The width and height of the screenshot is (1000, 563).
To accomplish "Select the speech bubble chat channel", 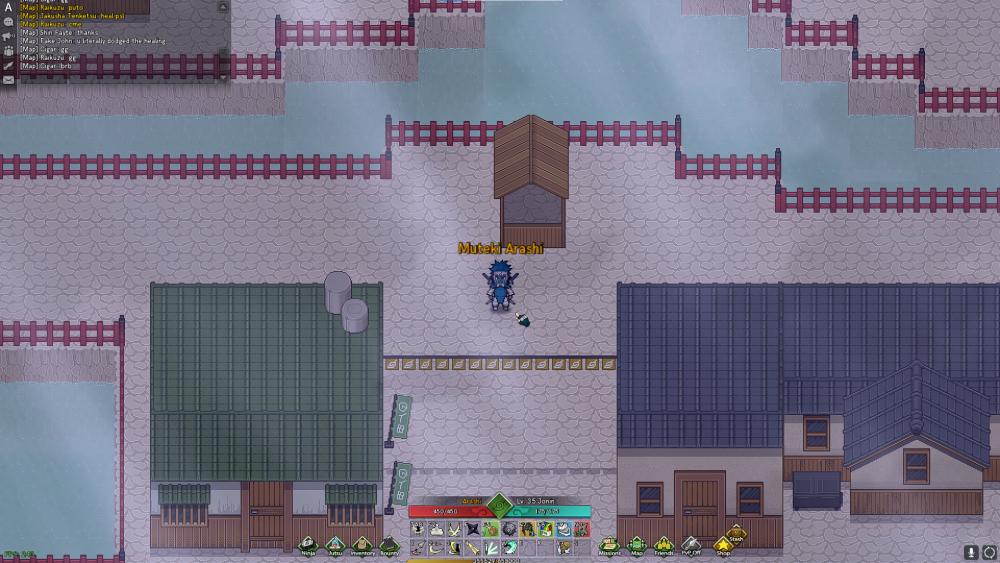I will pyautogui.click(x=8, y=21).
